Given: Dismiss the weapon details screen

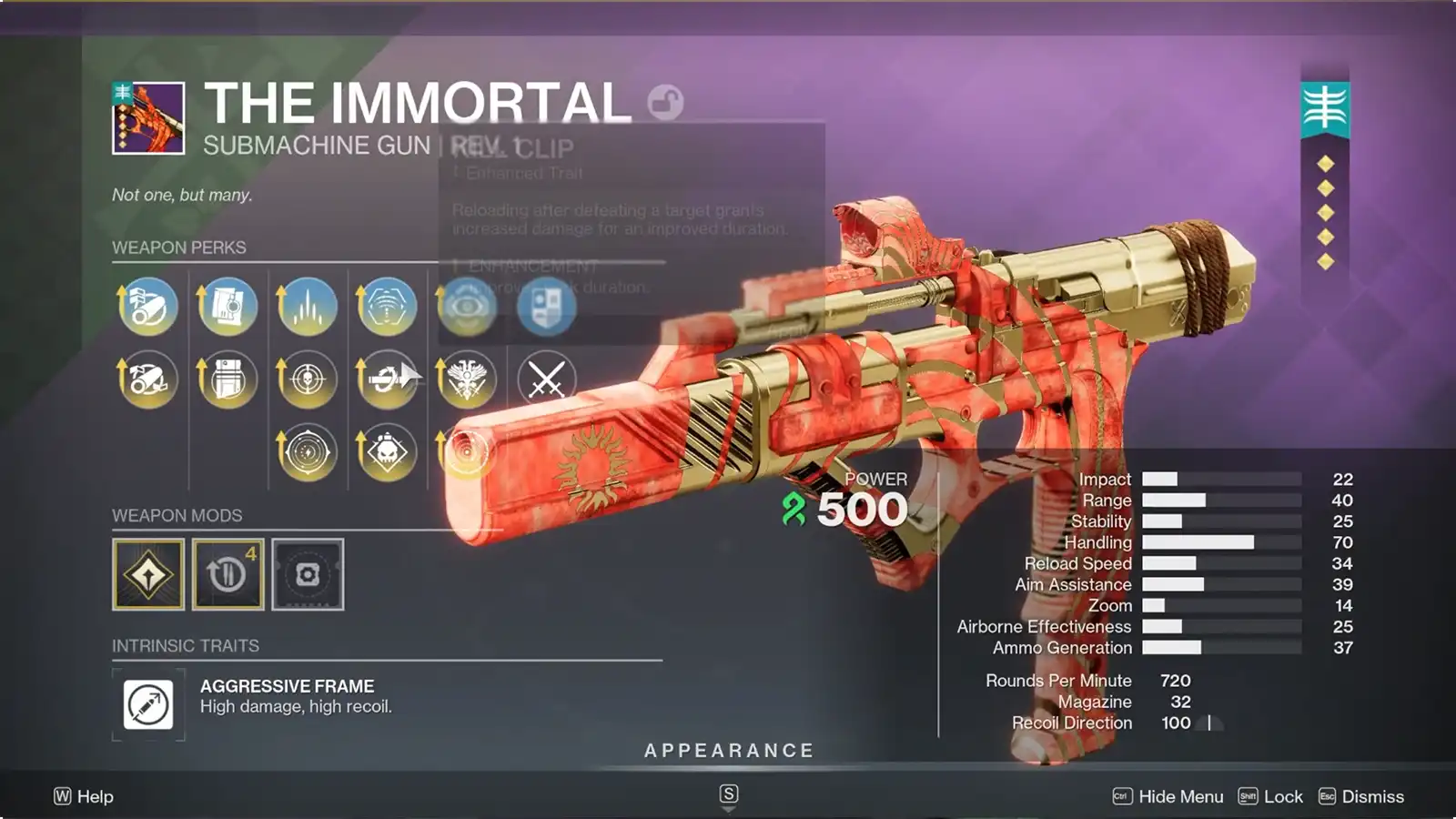Looking at the screenshot, I should [1385, 795].
